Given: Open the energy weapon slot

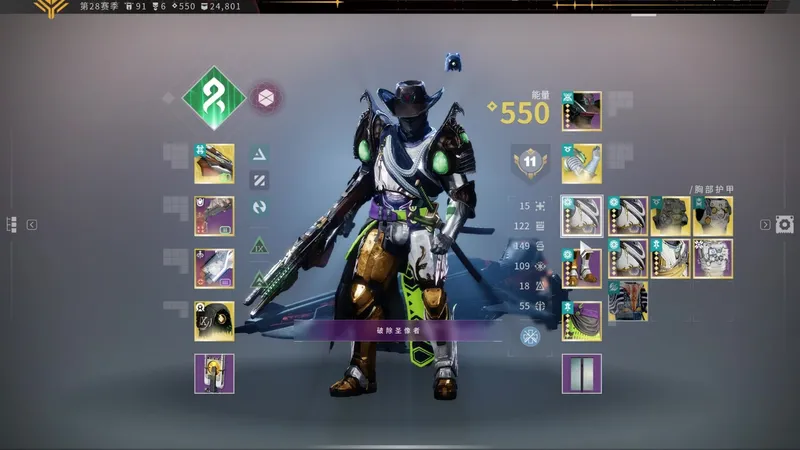Looking at the screenshot, I should click(x=214, y=215).
